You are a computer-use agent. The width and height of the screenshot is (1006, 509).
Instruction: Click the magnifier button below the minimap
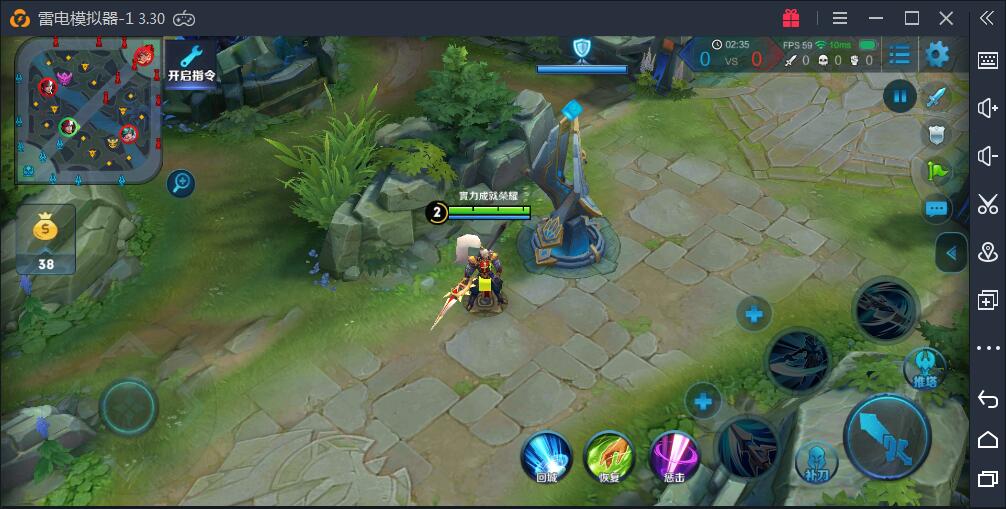(x=181, y=183)
